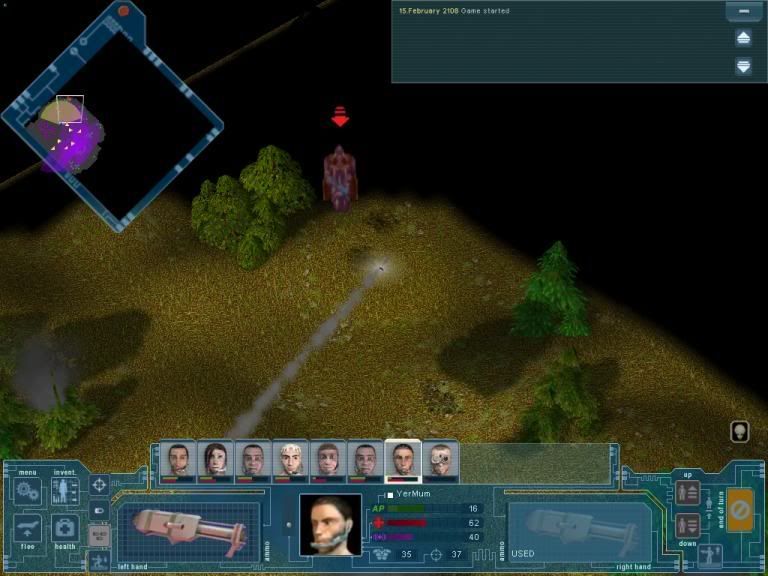Viewport: 768px width, 576px height.
Task: Move the view up one level
Action: 688,493
